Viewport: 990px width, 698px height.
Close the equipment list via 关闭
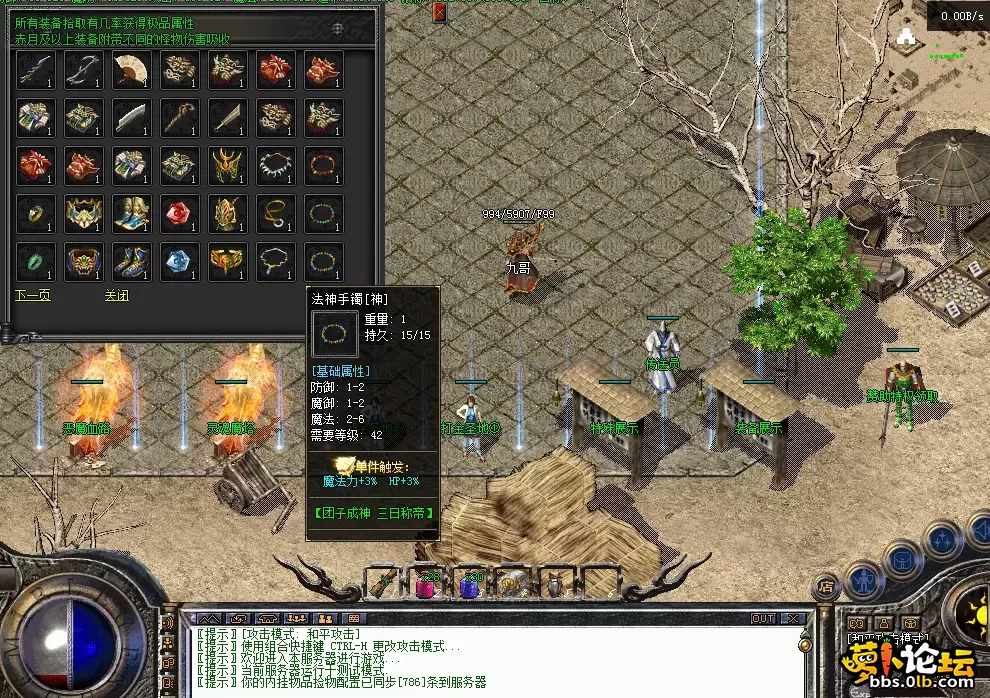coord(117,296)
